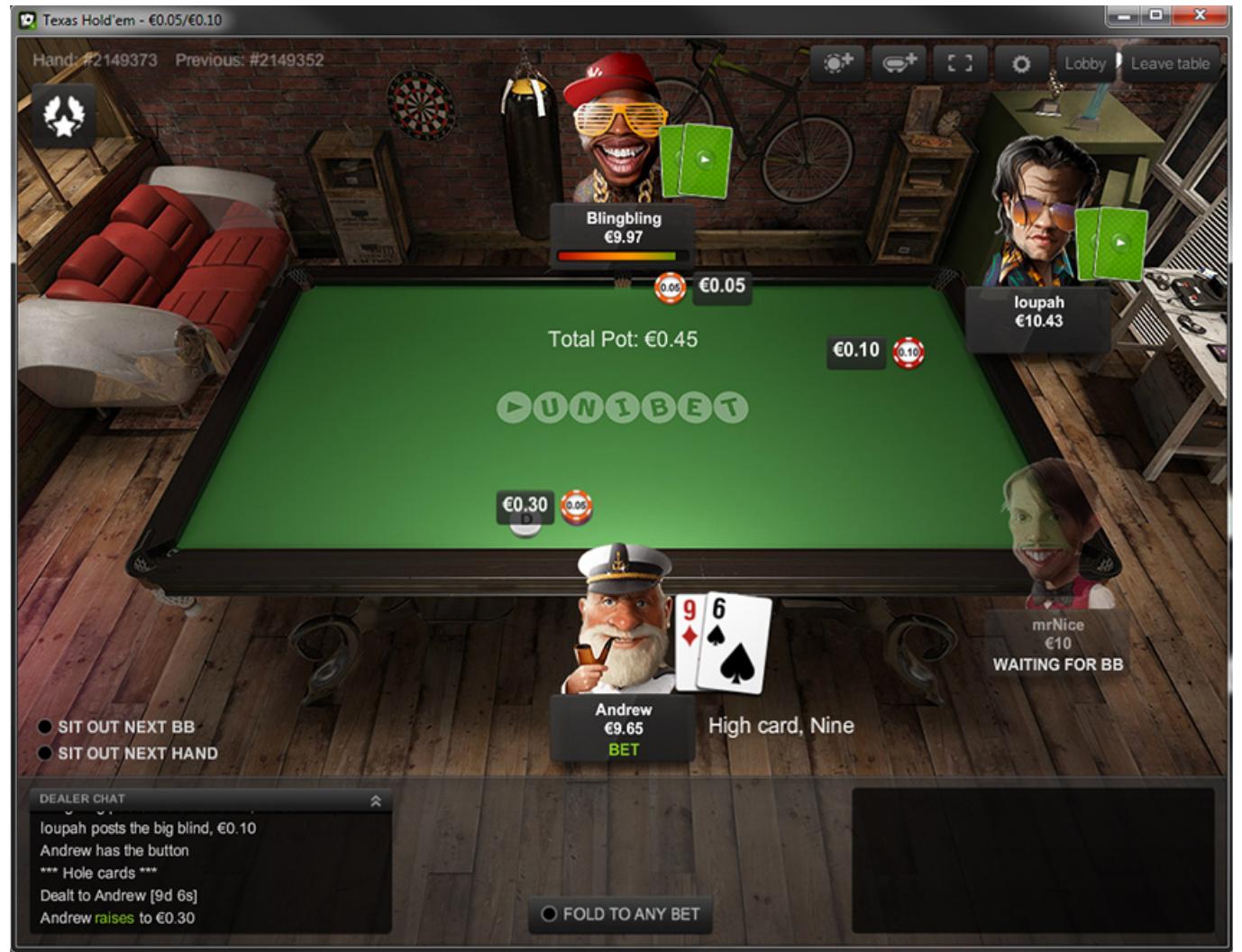The image size is (1242, 952).
Task: Leave the table
Action: click(x=1169, y=64)
